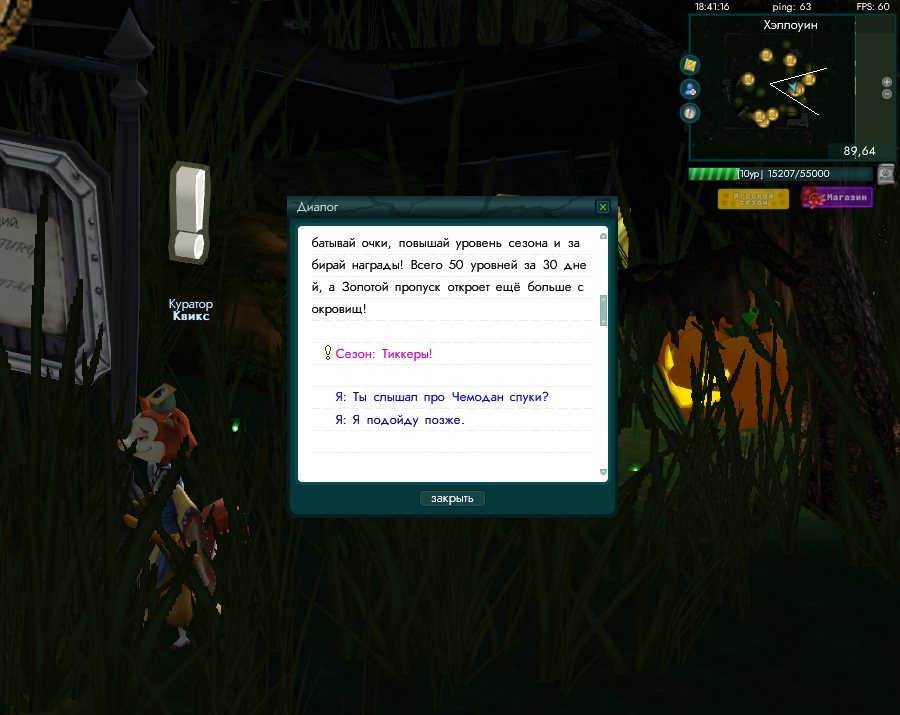Click the blue player icon beside minimap
This screenshot has height=715, width=900.
[x=690, y=89]
